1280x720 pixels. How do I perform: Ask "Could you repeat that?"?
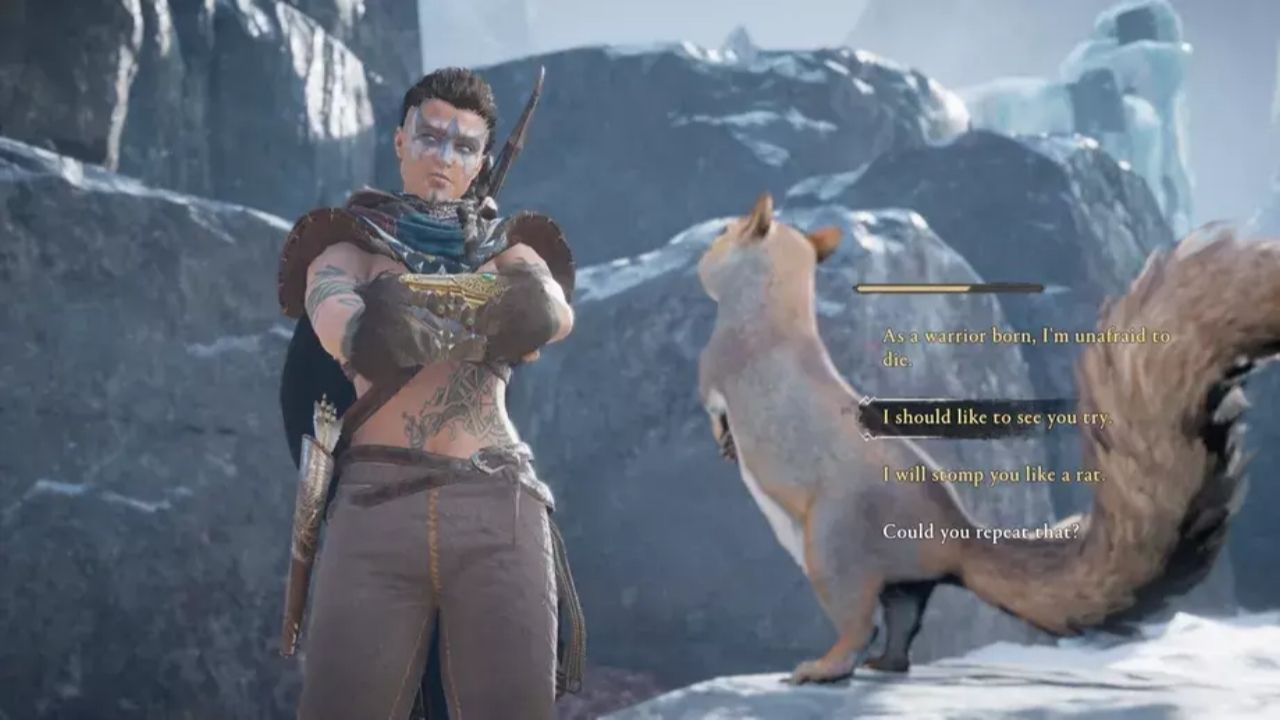(x=980, y=532)
